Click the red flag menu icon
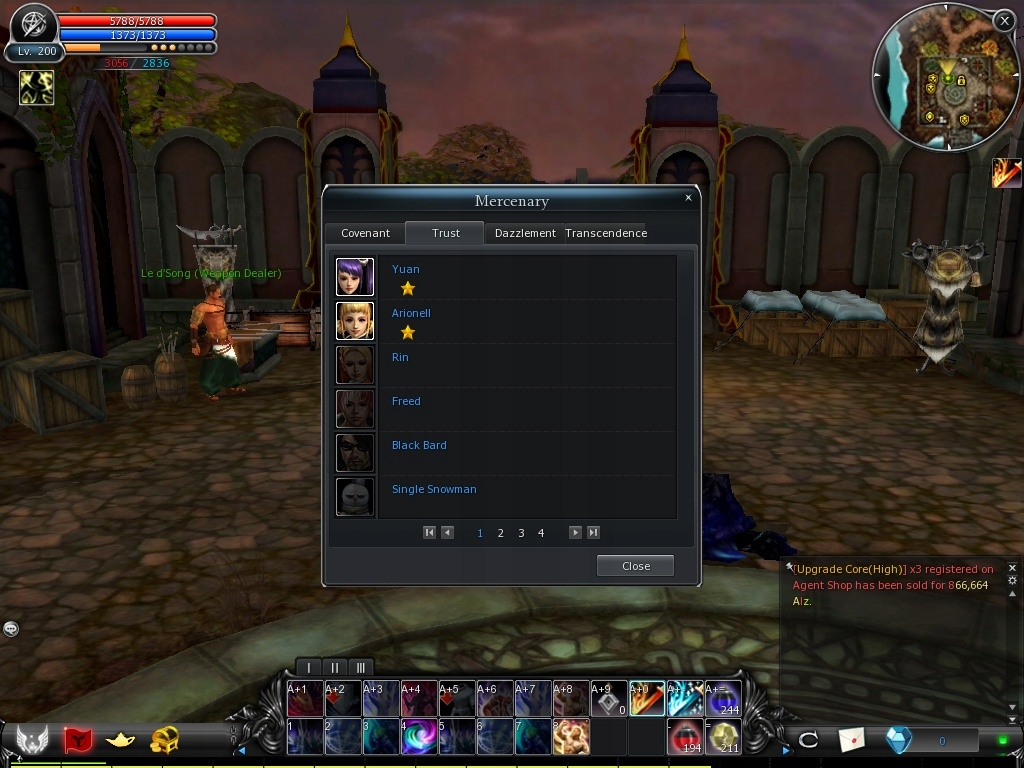The image size is (1024, 768). 77,740
